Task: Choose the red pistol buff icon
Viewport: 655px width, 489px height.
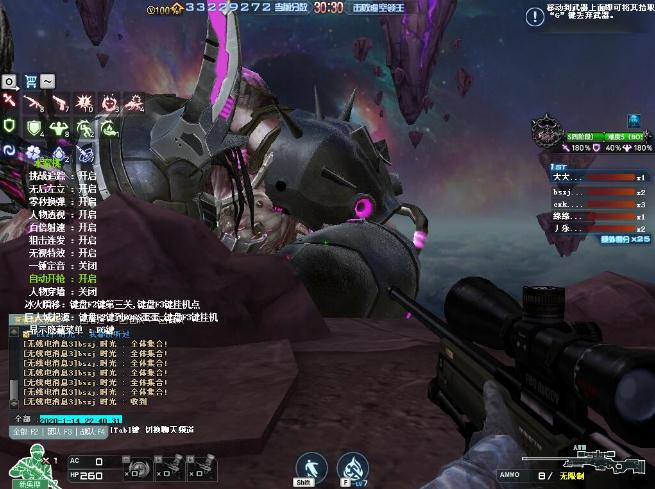Action: (58, 102)
